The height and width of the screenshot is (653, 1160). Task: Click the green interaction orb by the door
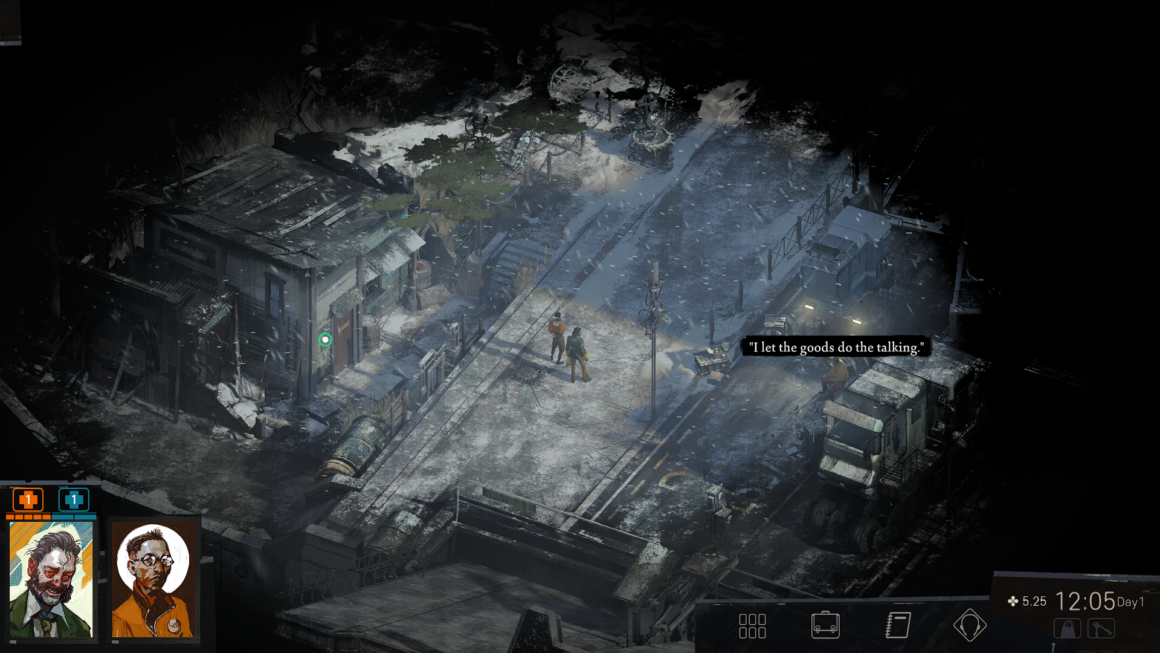tap(325, 340)
